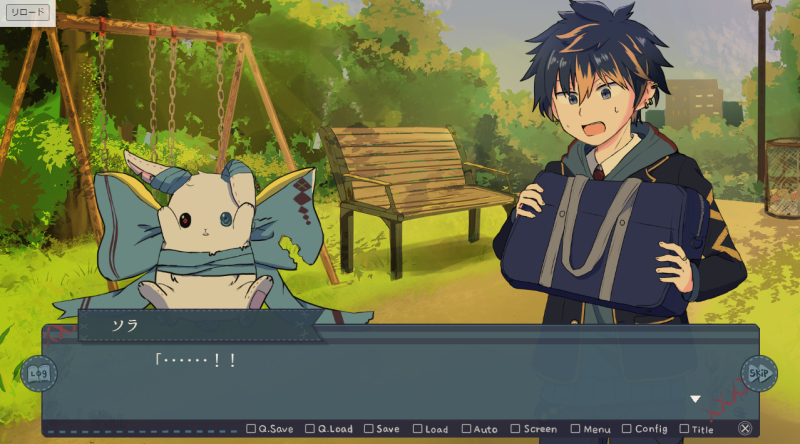
Task: Toggle Auto text advance
Action: (479, 429)
